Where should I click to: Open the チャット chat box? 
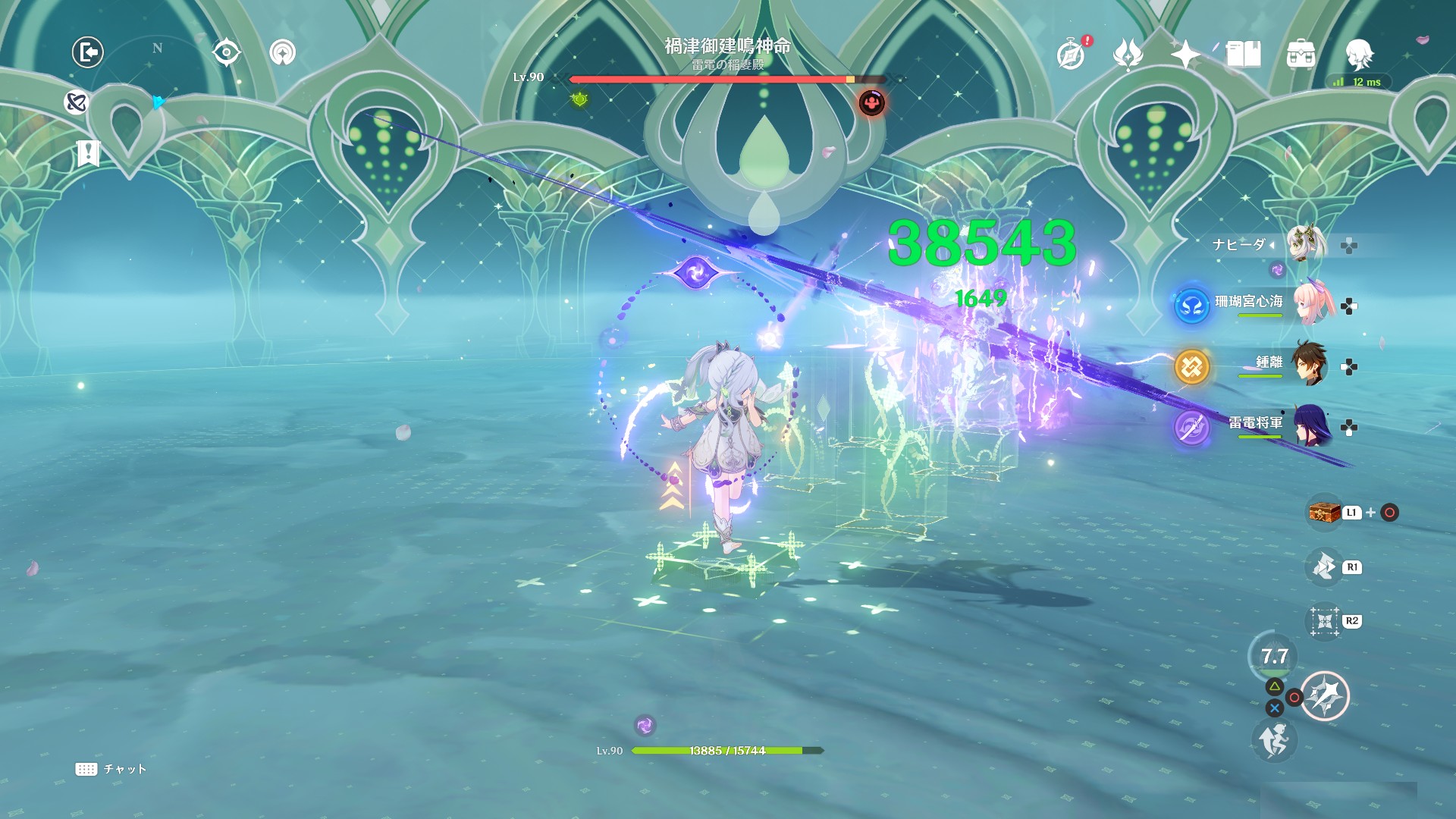(111, 769)
